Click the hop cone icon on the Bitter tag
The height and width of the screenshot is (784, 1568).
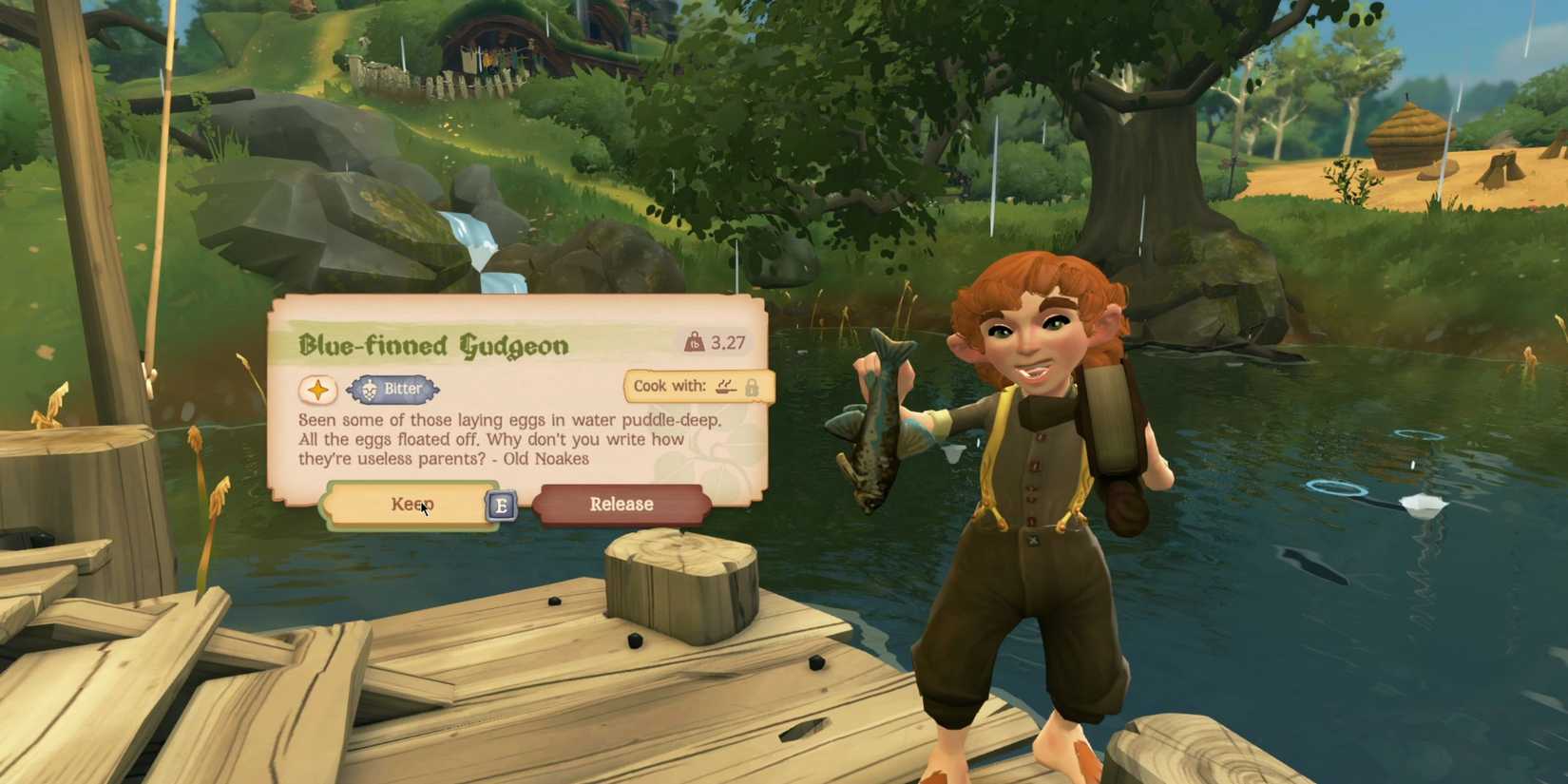point(368,390)
